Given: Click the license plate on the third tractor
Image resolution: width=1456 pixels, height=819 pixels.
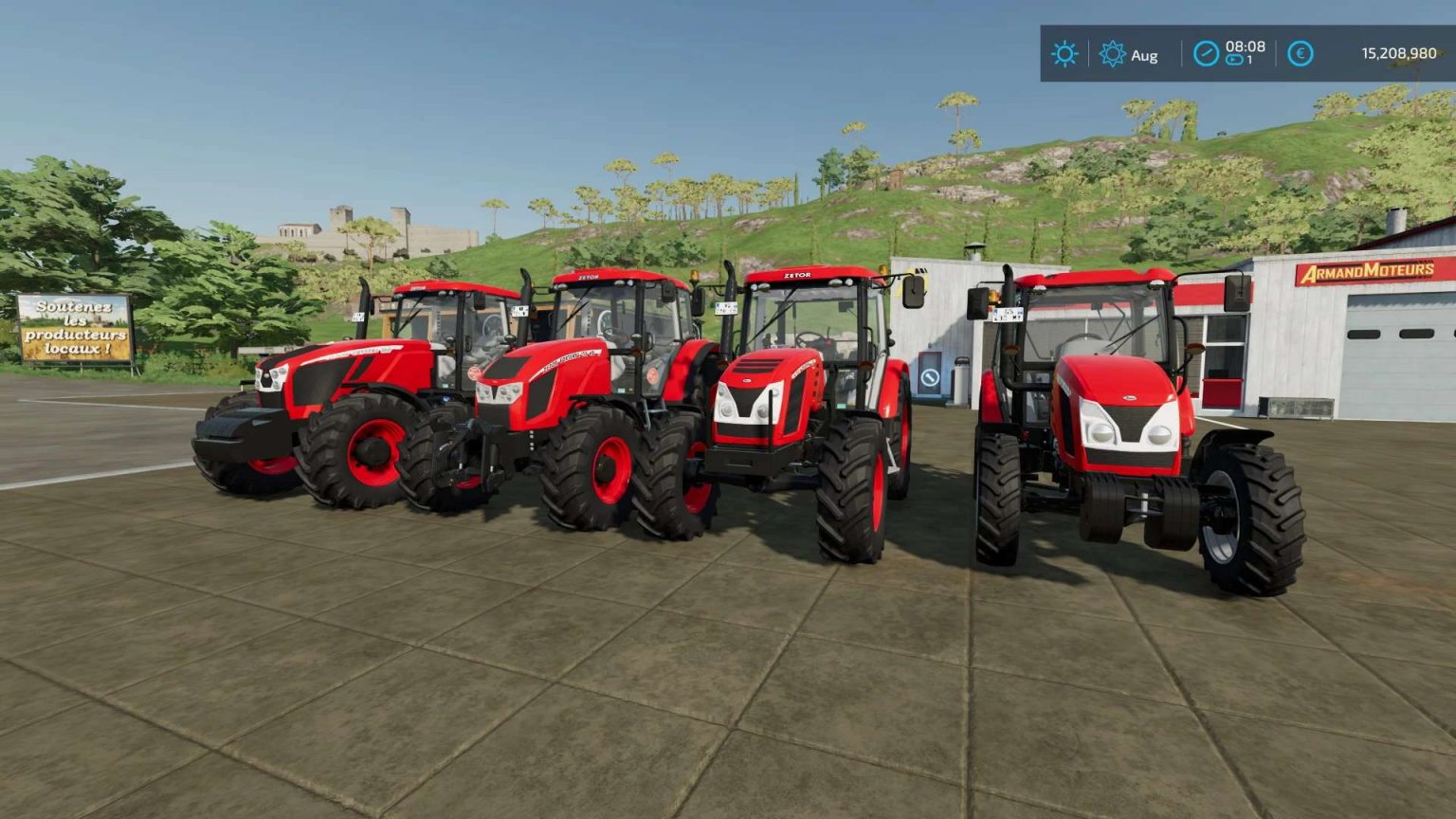Looking at the screenshot, I should pyautogui.click(x=726, y=307).
